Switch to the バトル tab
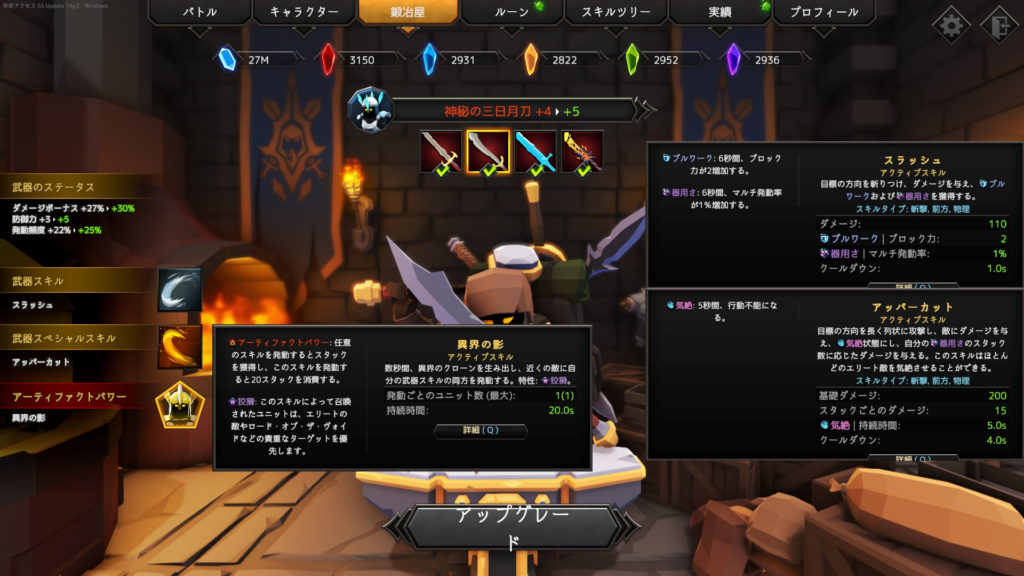The width and height of the screenshot is (1024, 576). click(199, 13)
